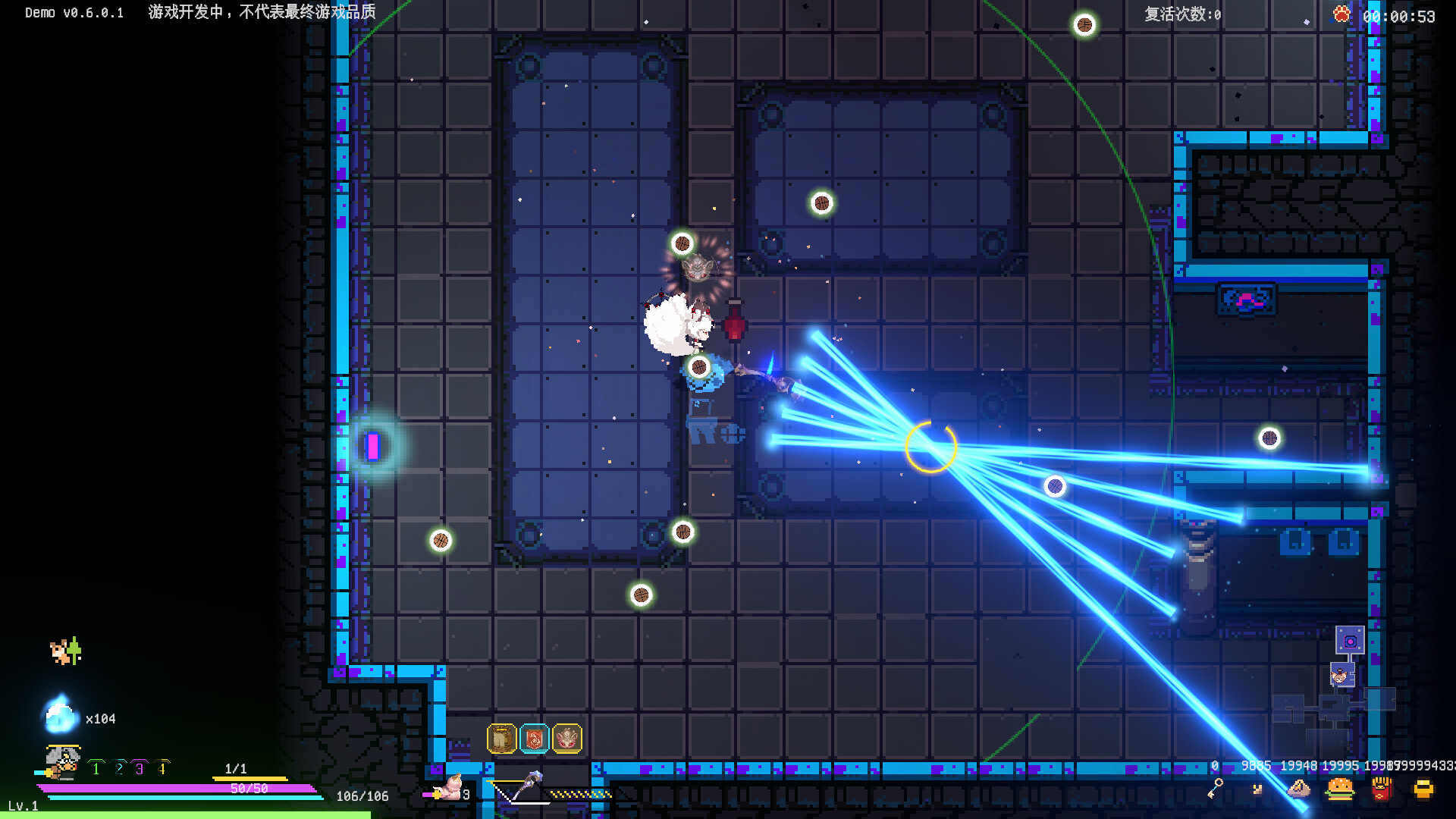Click the blue soul flame currency icon
The image size is (1456, 819).
tap(61, 715)
